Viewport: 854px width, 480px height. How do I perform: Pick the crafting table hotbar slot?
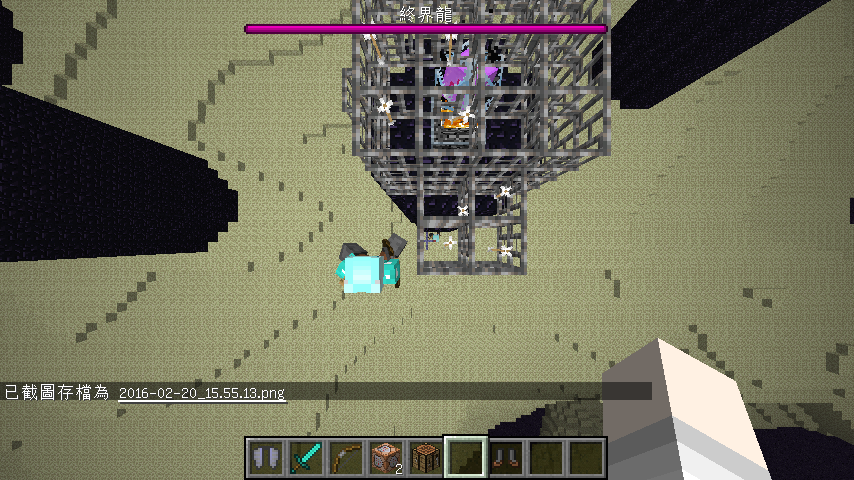(x=425, y=457)
